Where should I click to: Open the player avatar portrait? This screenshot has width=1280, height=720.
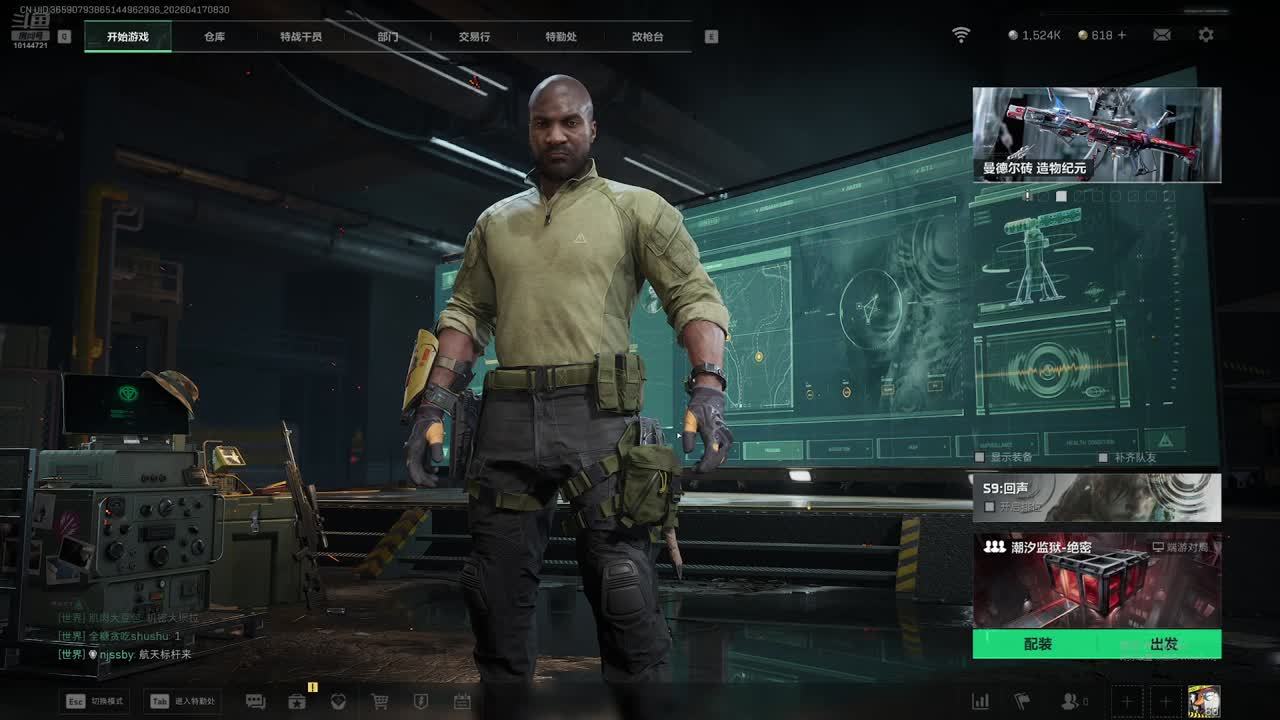pyautogui.click(x=1204, y=701)
